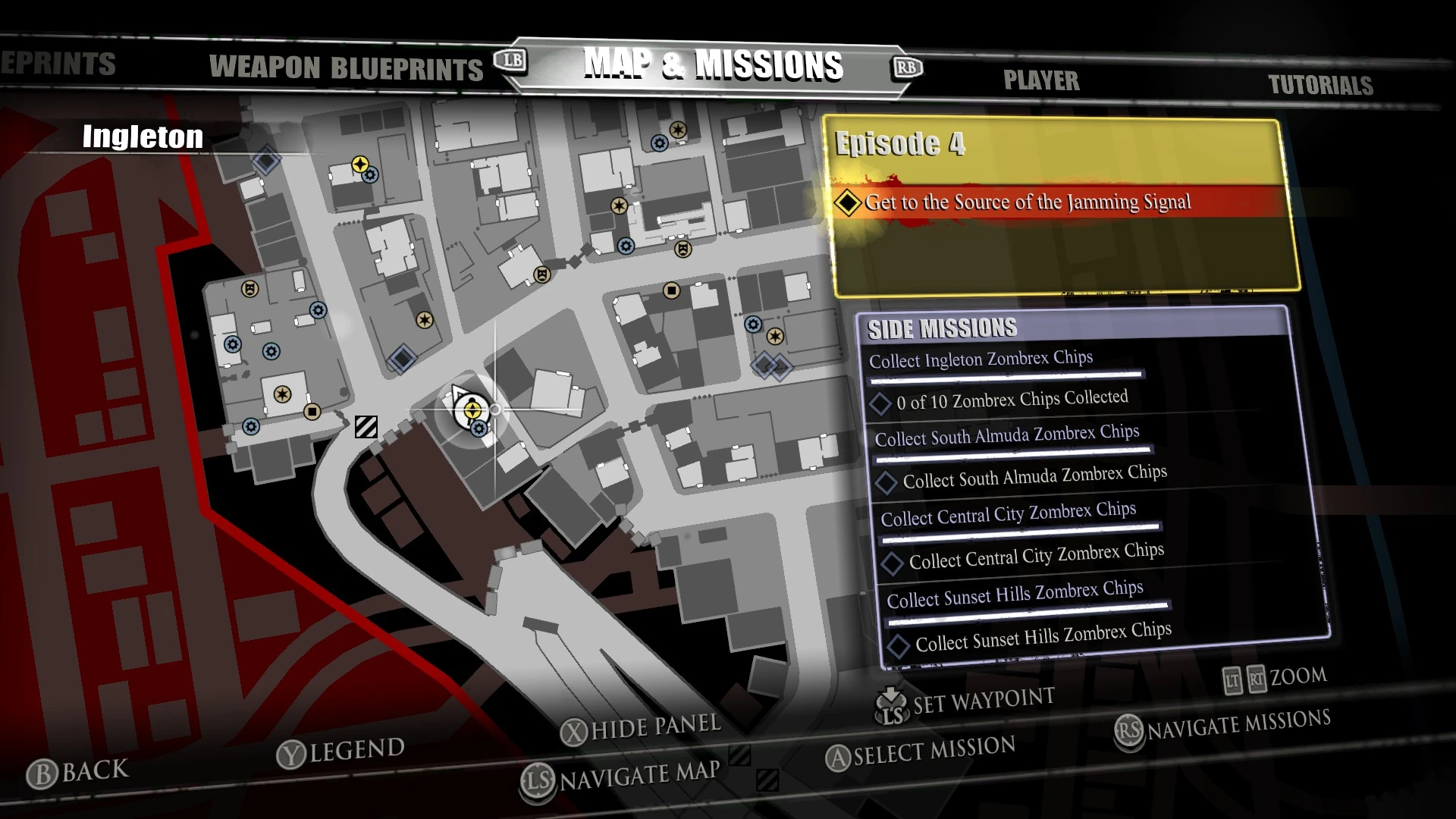Select the Get to the Source of the Jamming Signal mission

click(x=1029, y=202)
